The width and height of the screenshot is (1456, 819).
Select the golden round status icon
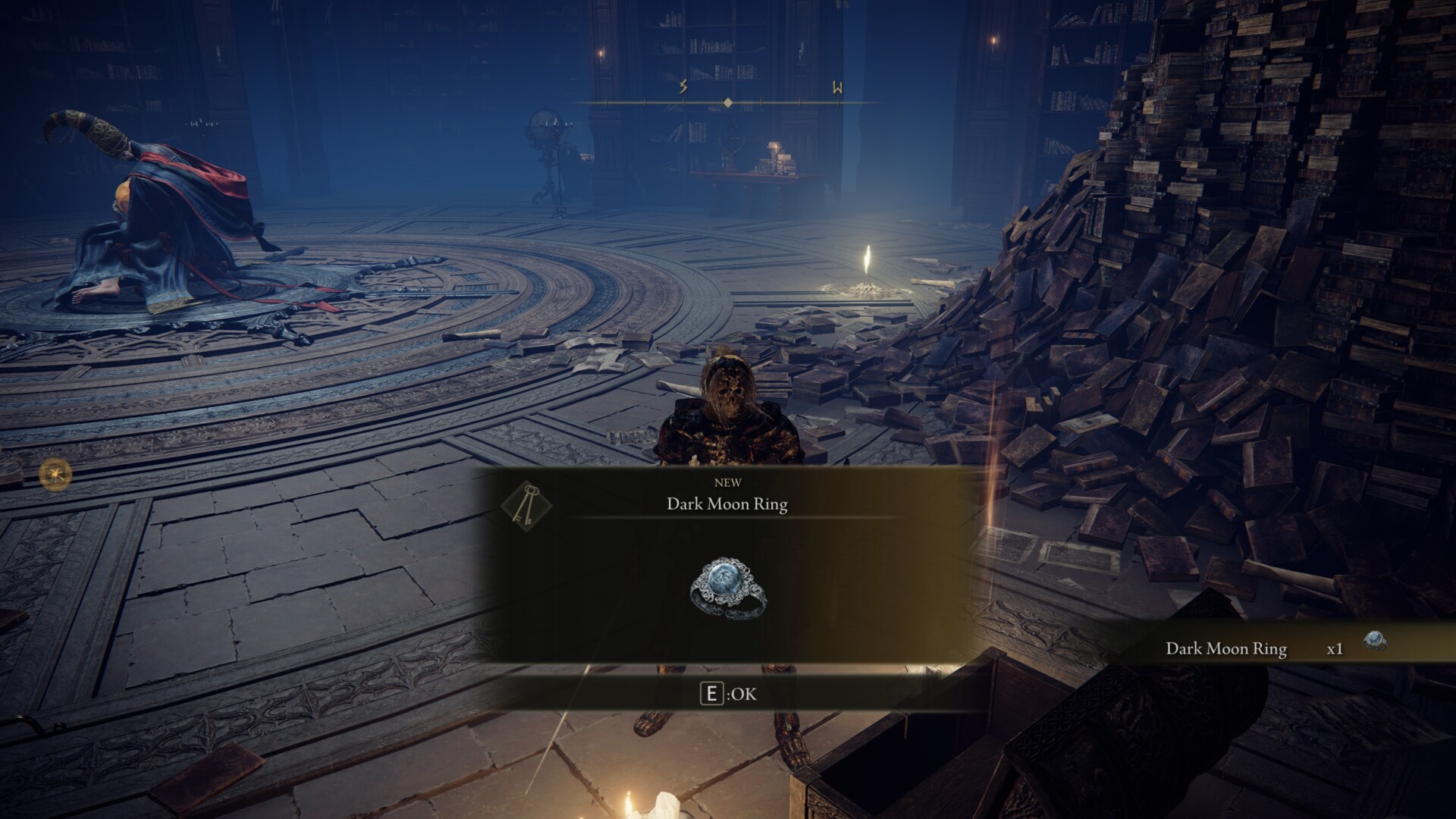56,475
